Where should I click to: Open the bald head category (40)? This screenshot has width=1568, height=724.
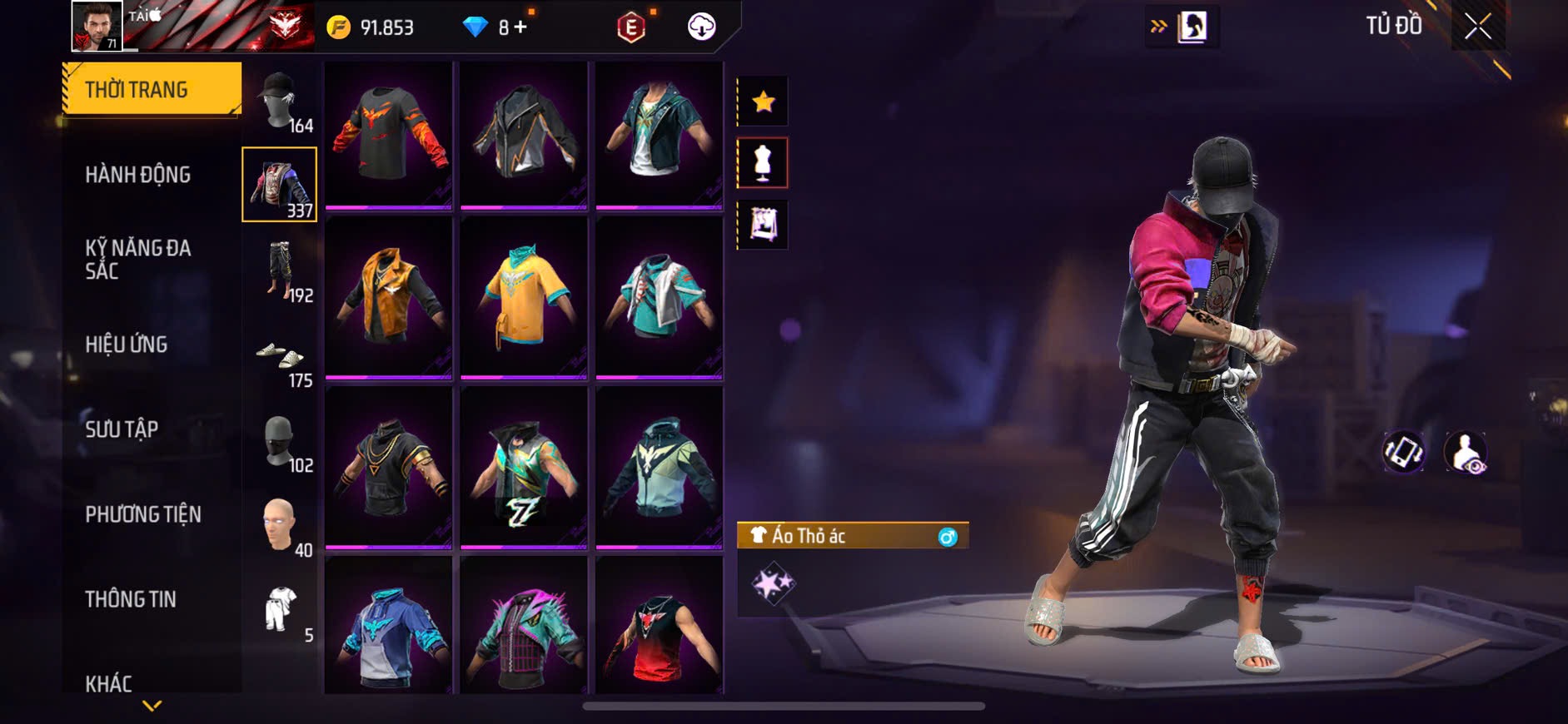(280, 526)
